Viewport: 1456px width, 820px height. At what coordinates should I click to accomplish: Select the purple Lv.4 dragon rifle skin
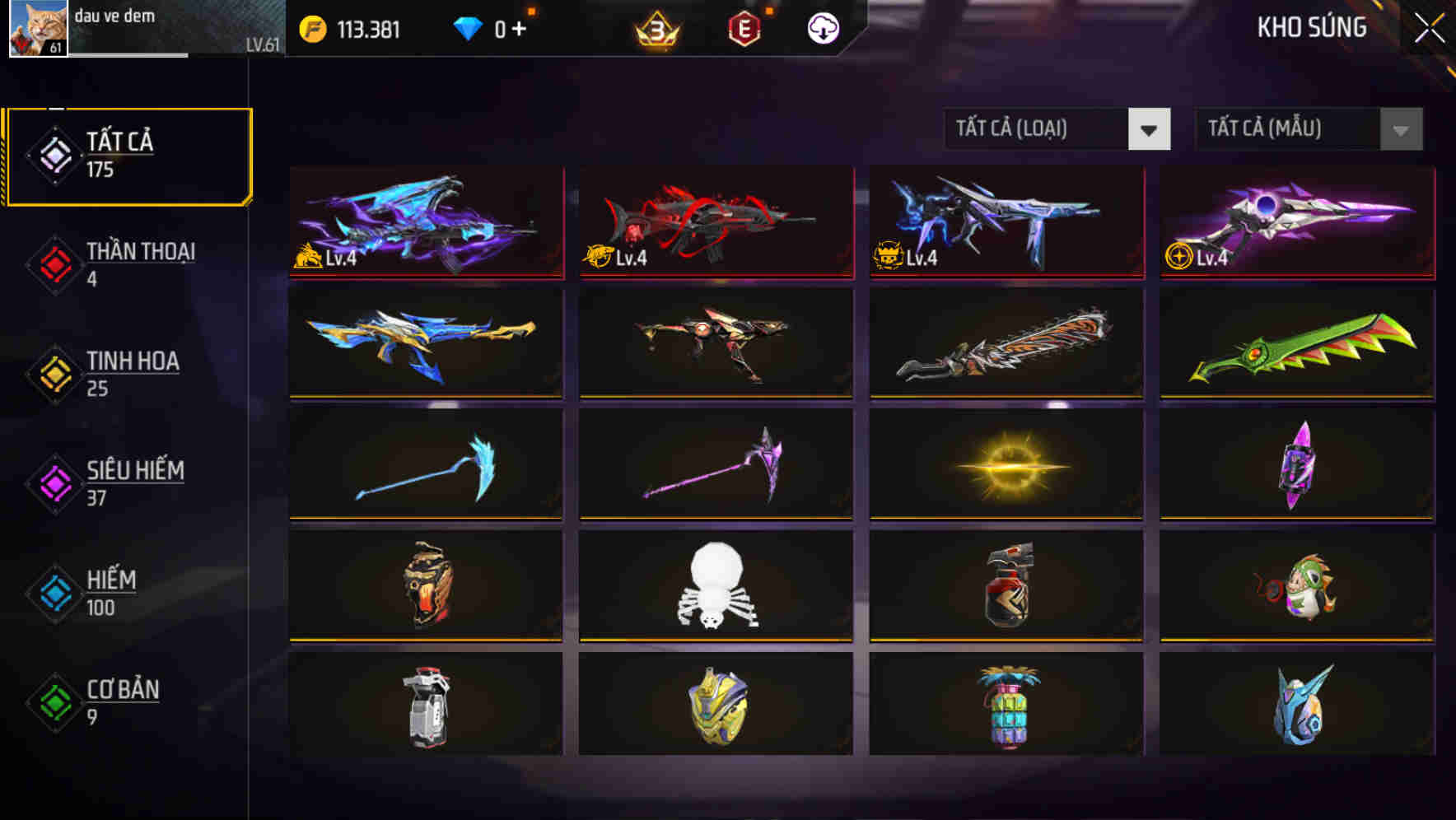coord(427,224)
